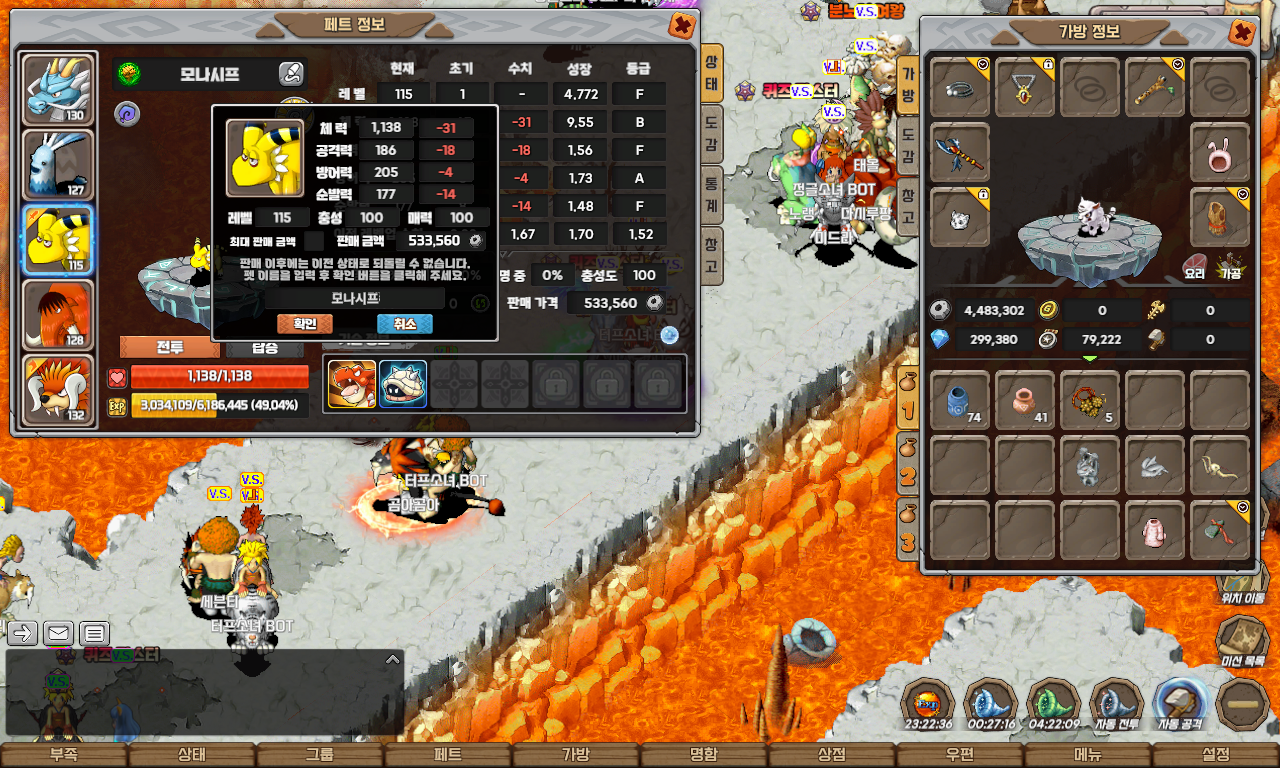Confirm the pet sale with 확인
The image size is (1280, 768).
pyautogui.click(x=304, y=324)
